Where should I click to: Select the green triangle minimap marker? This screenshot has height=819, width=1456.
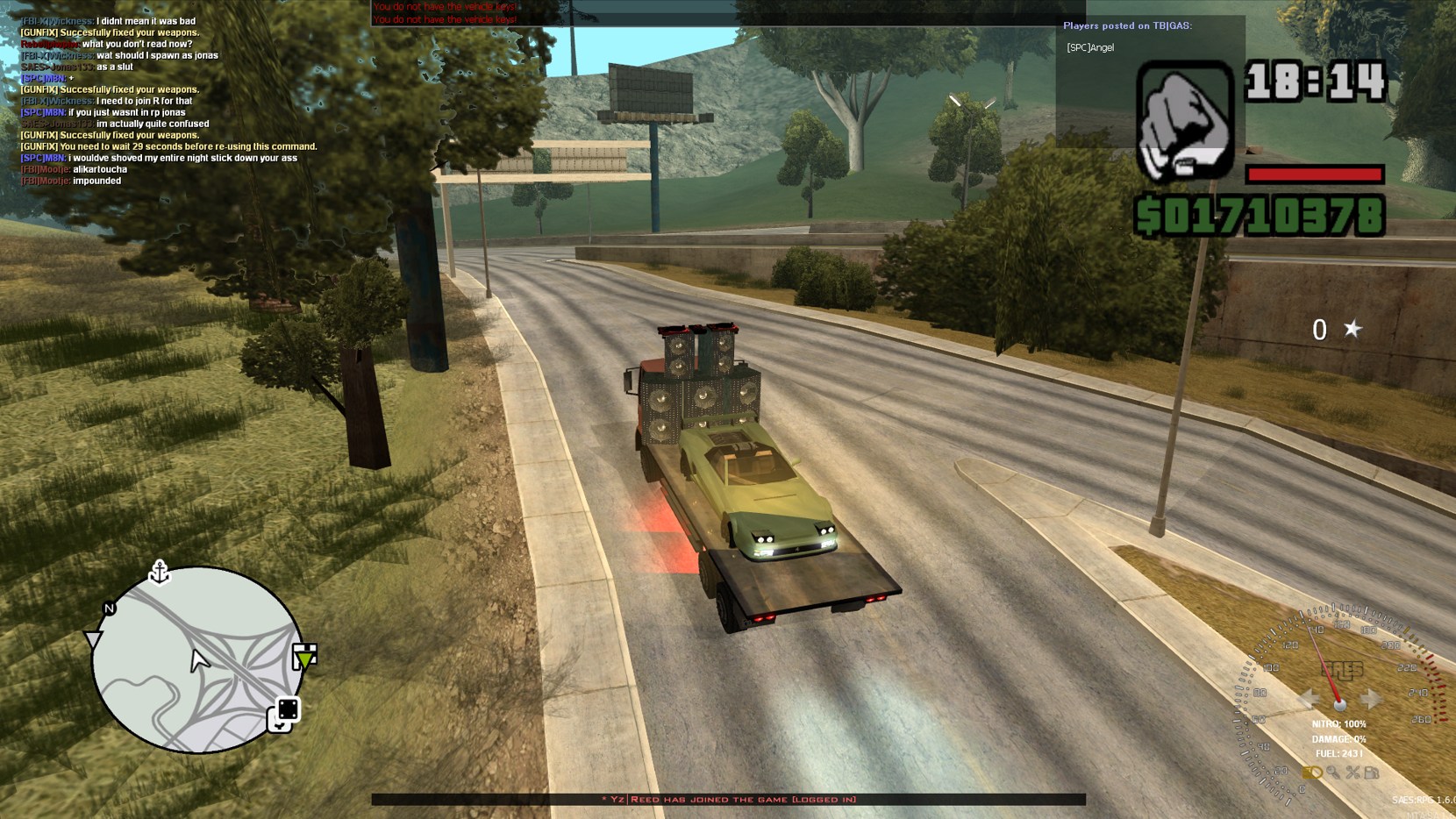point(304,656)
